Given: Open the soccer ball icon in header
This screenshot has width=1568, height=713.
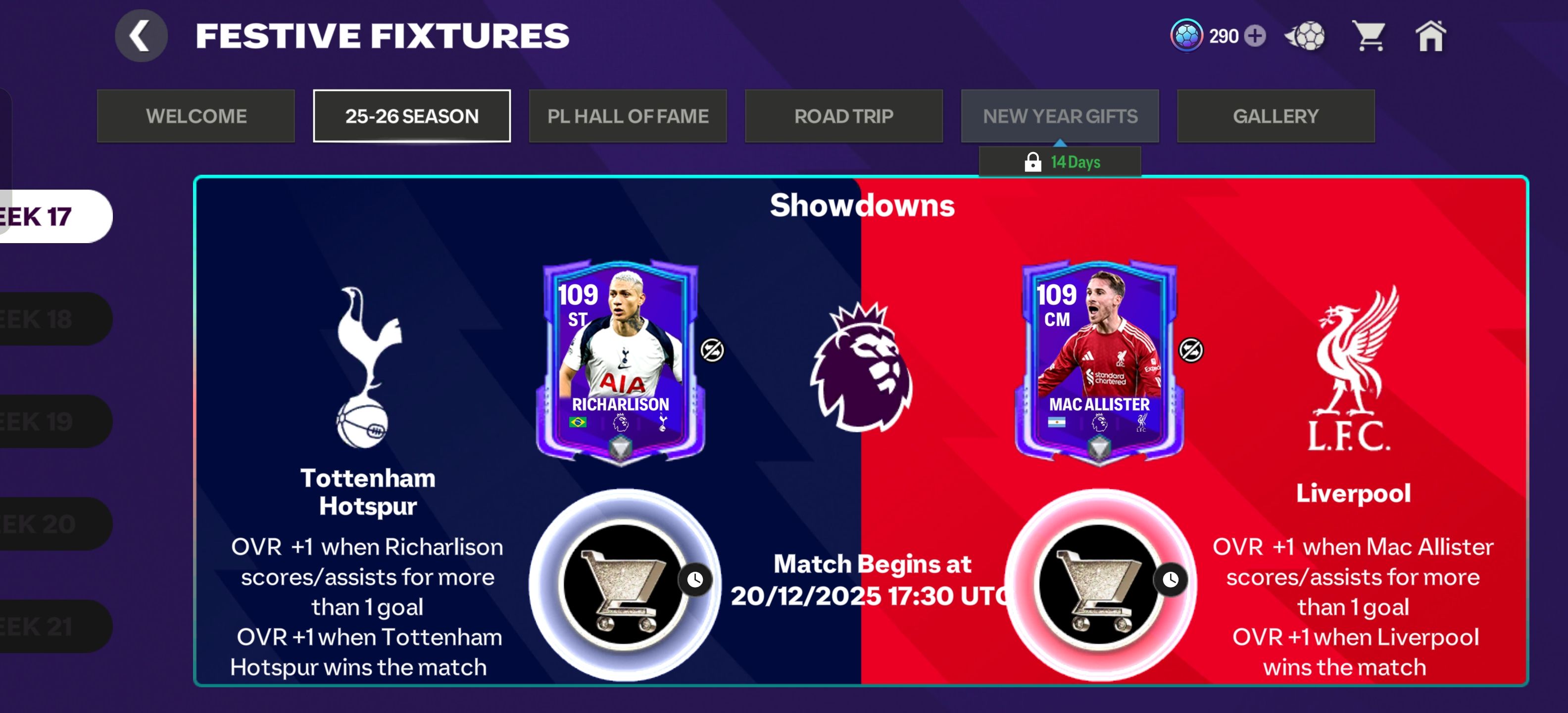Looking at the screenshot, I should [x=1306, y=36].
